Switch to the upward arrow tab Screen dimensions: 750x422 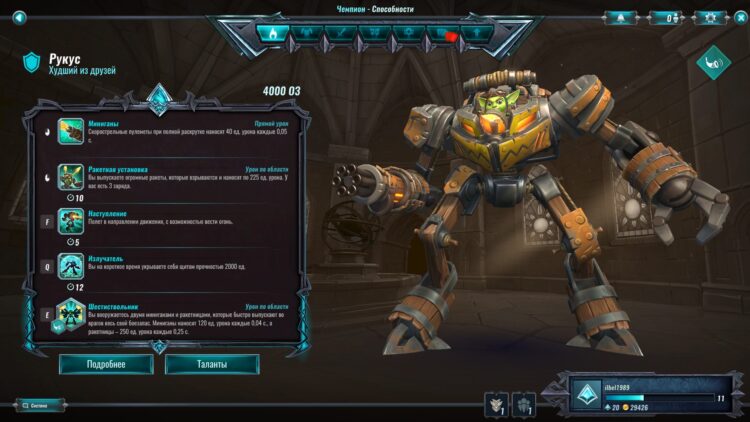pos(476,33)
